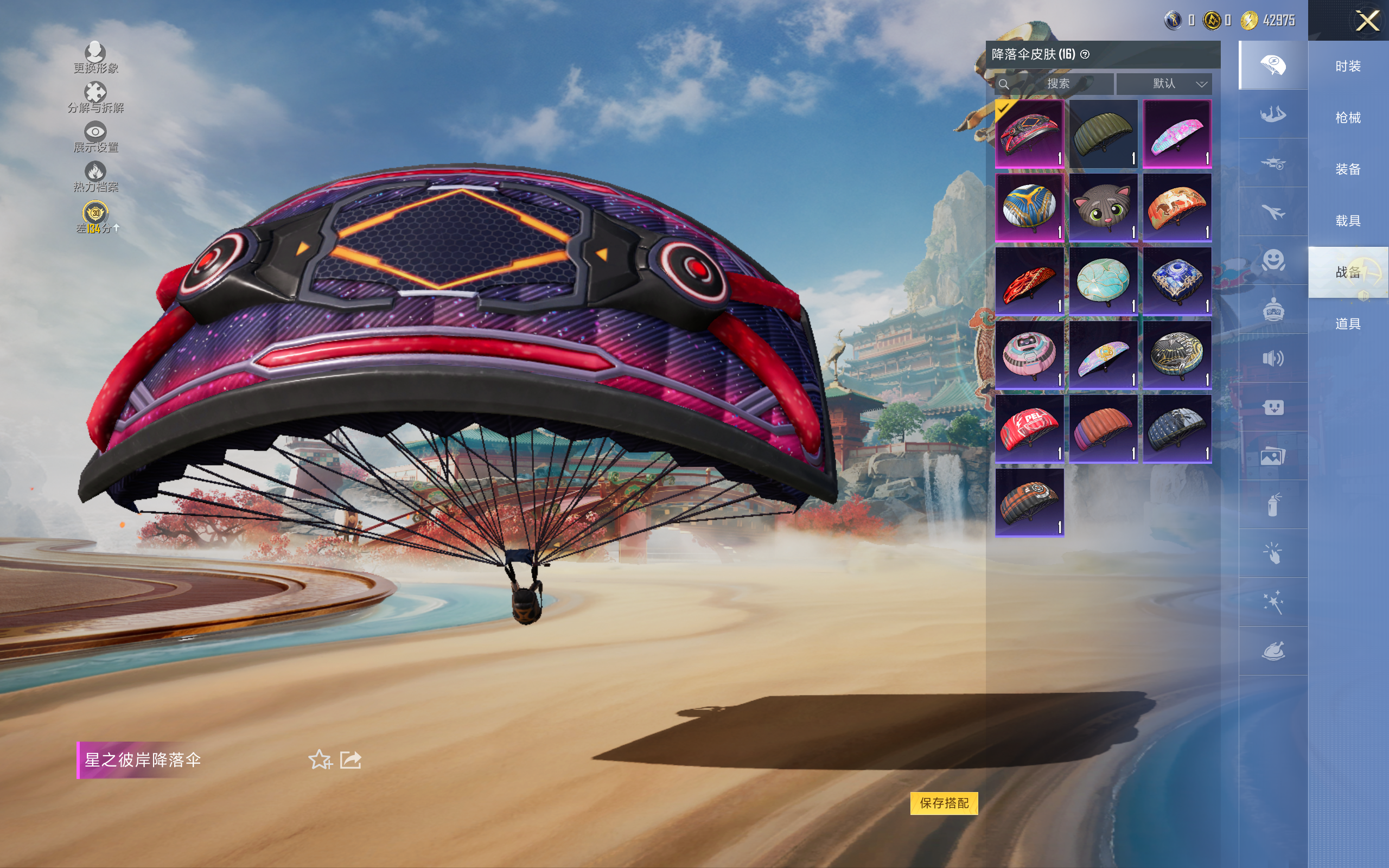
Task: Switch to the 枪械 firearms category
Action: click(1348, 118)
